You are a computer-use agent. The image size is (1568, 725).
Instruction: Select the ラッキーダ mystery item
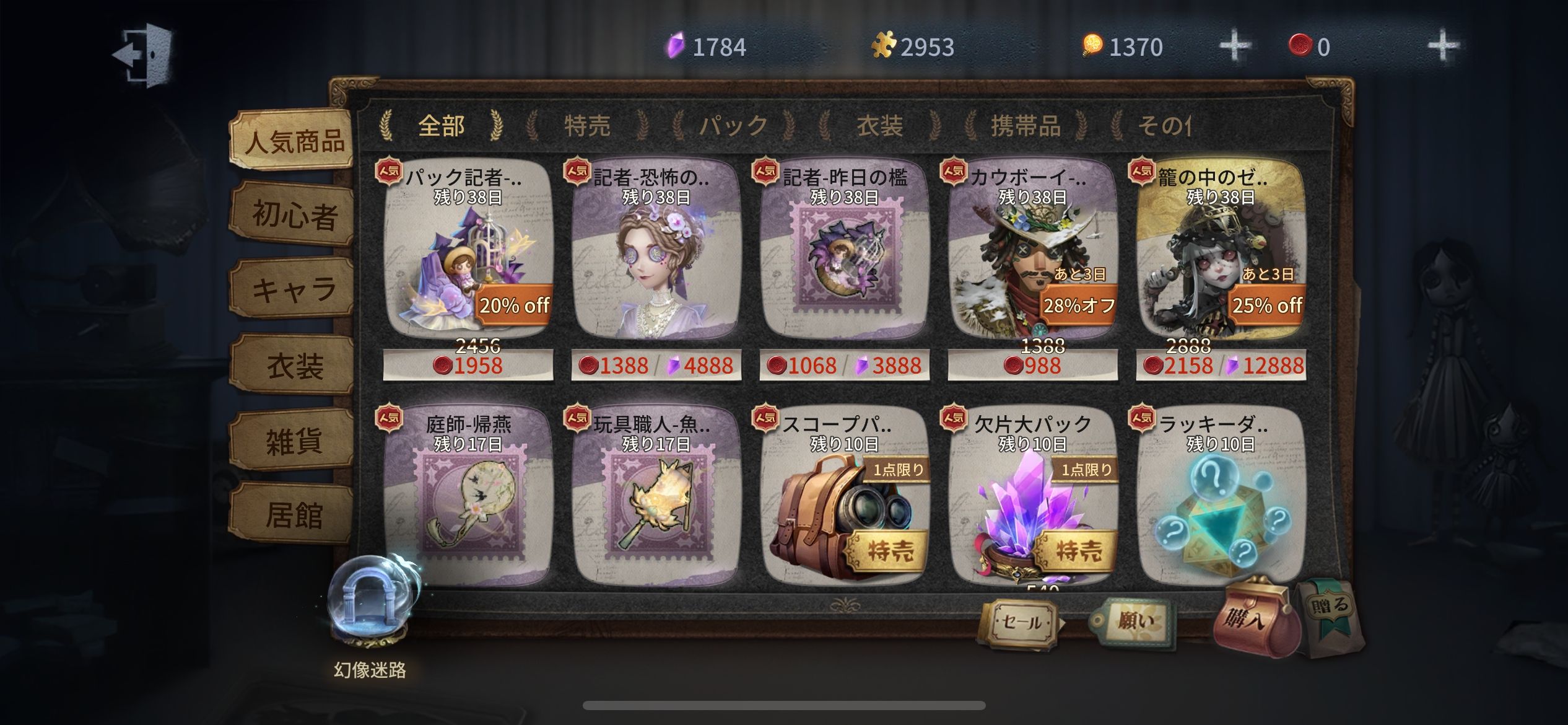tap(1221, 502)
